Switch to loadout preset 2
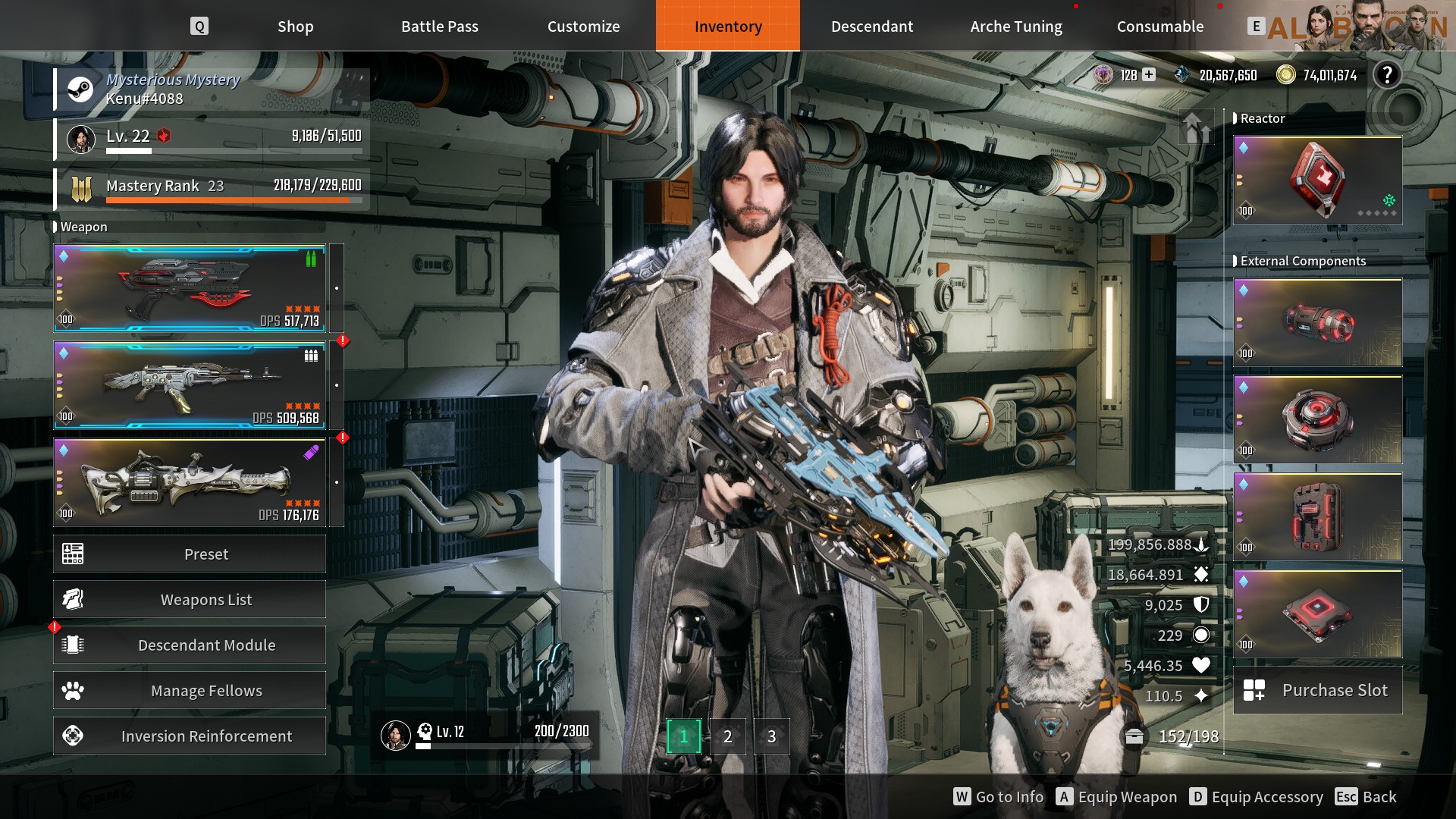Viewport: 1456px width, 819px height. click(727, 736)
